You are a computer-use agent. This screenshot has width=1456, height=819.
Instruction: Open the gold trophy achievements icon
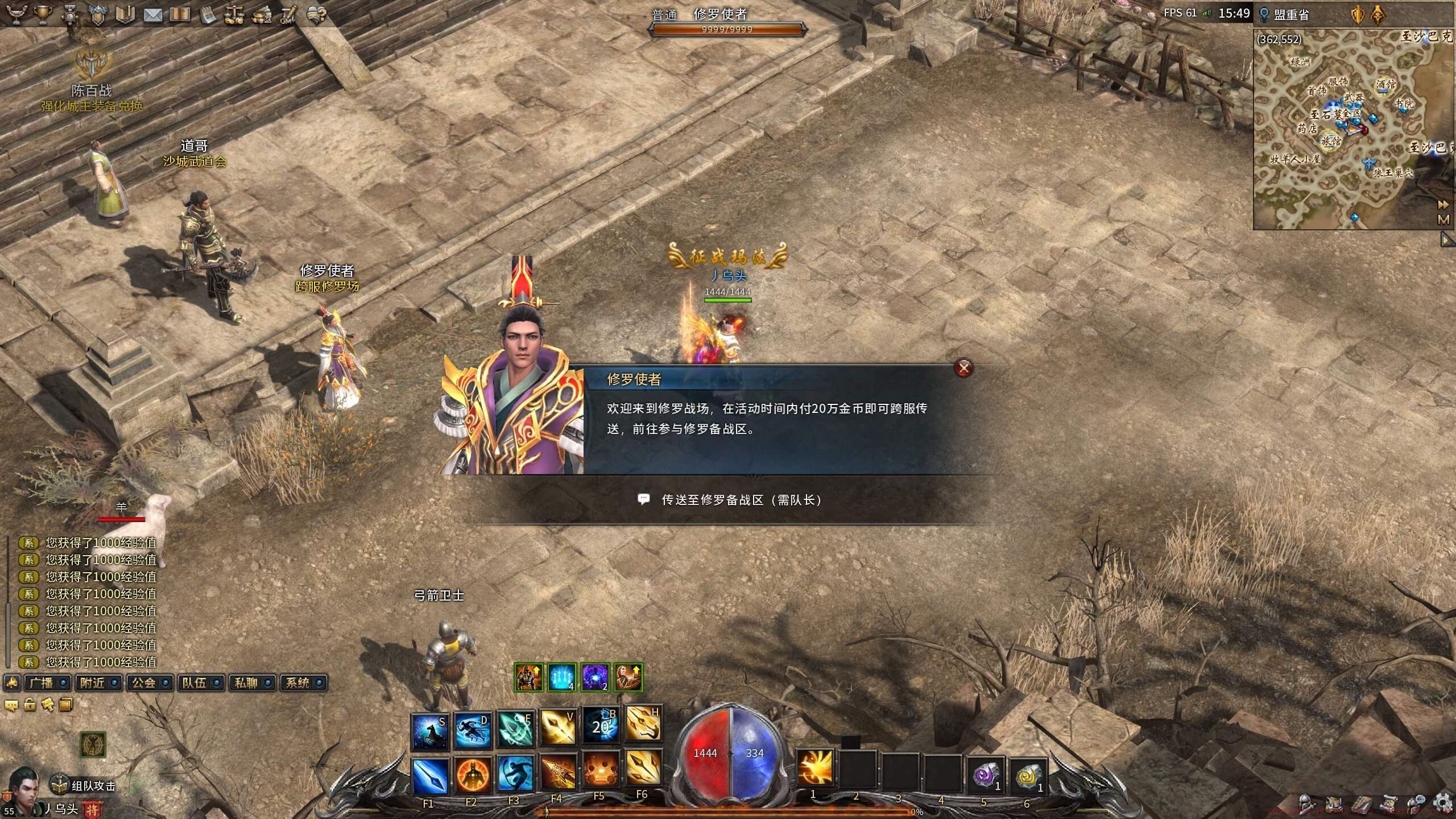point(43,15)
